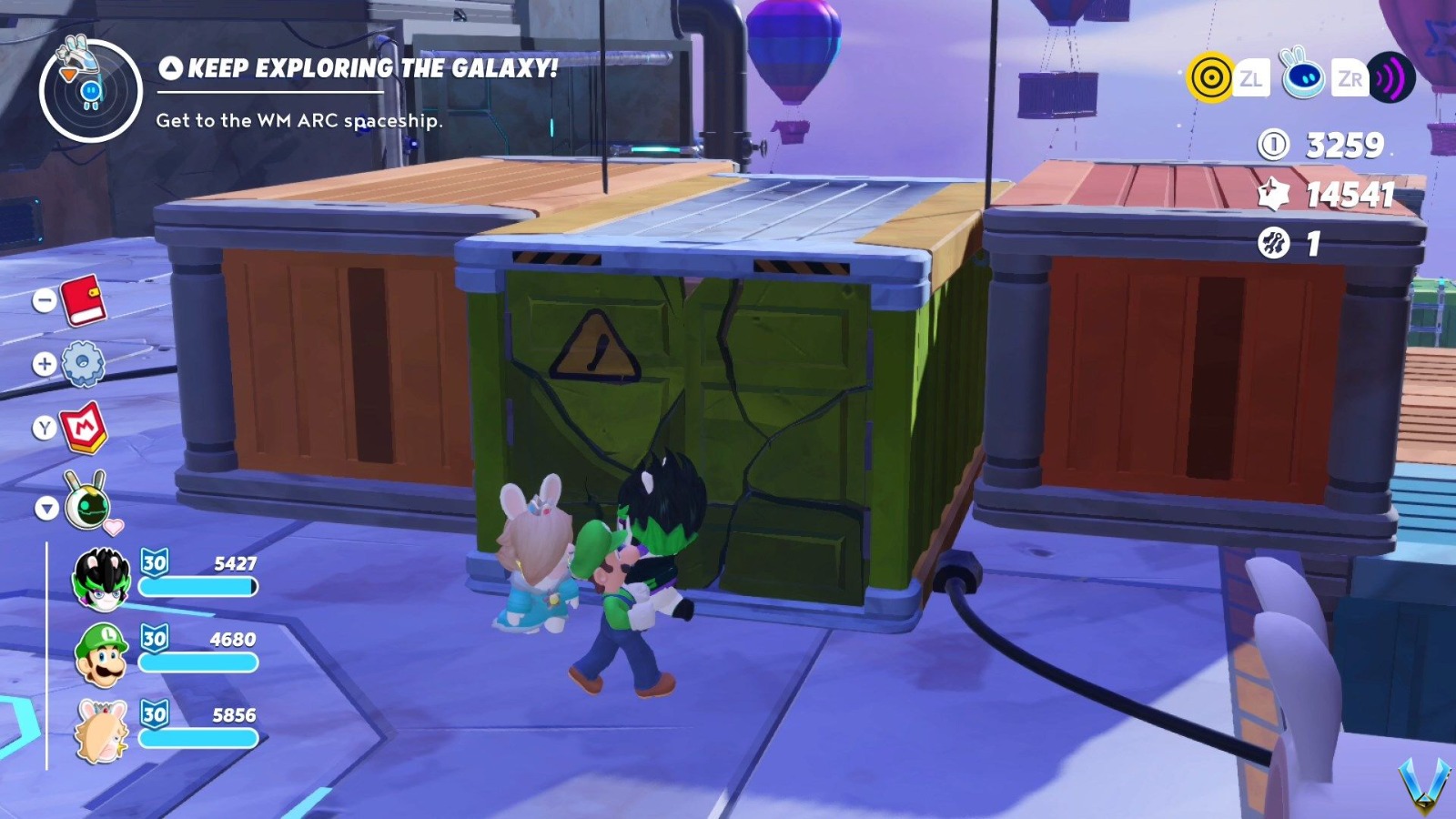Viewport: 1456px width, 819px height.
Task: Click the WM ARC spaceship objective text
Action: (298, 119)
